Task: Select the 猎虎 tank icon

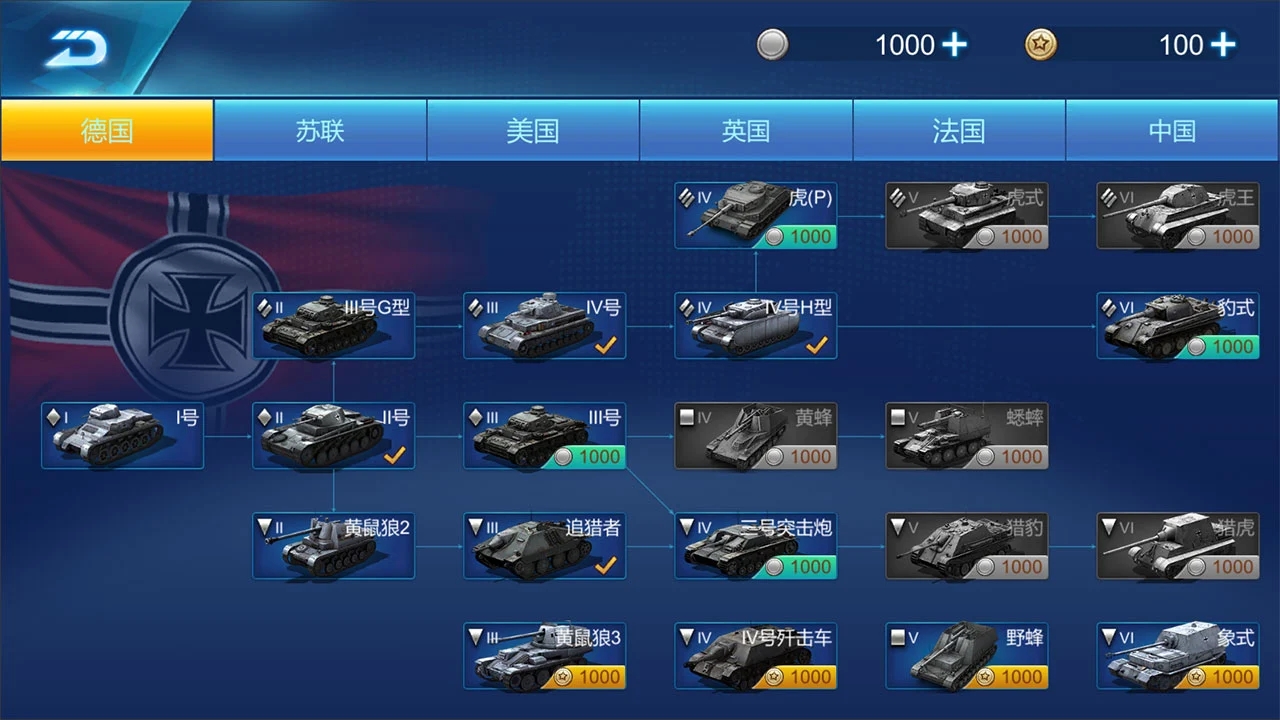Action: pos(1177,545)
